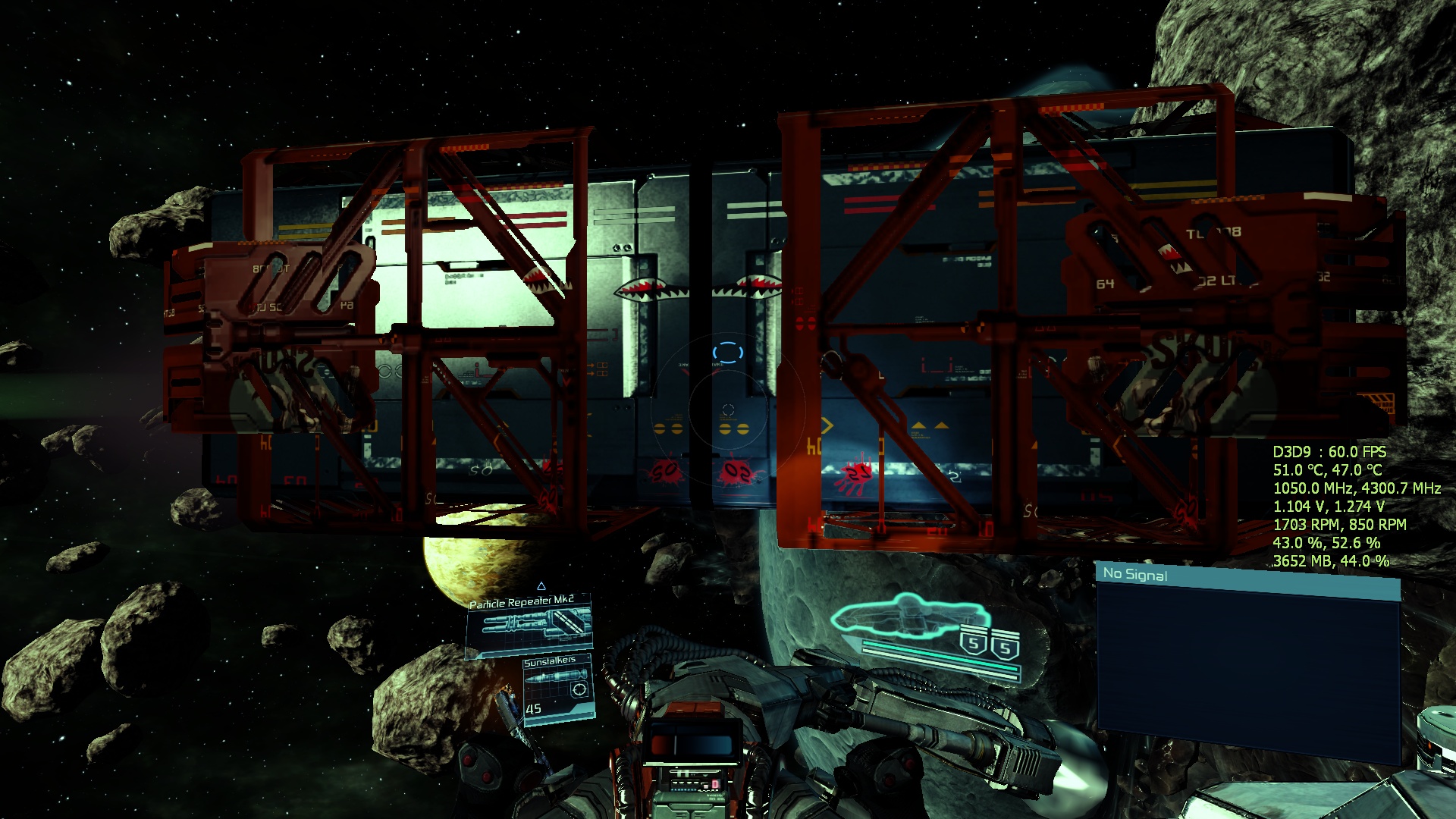Select the Particle Repeater Mk2 weapon panel

[529, 626]
